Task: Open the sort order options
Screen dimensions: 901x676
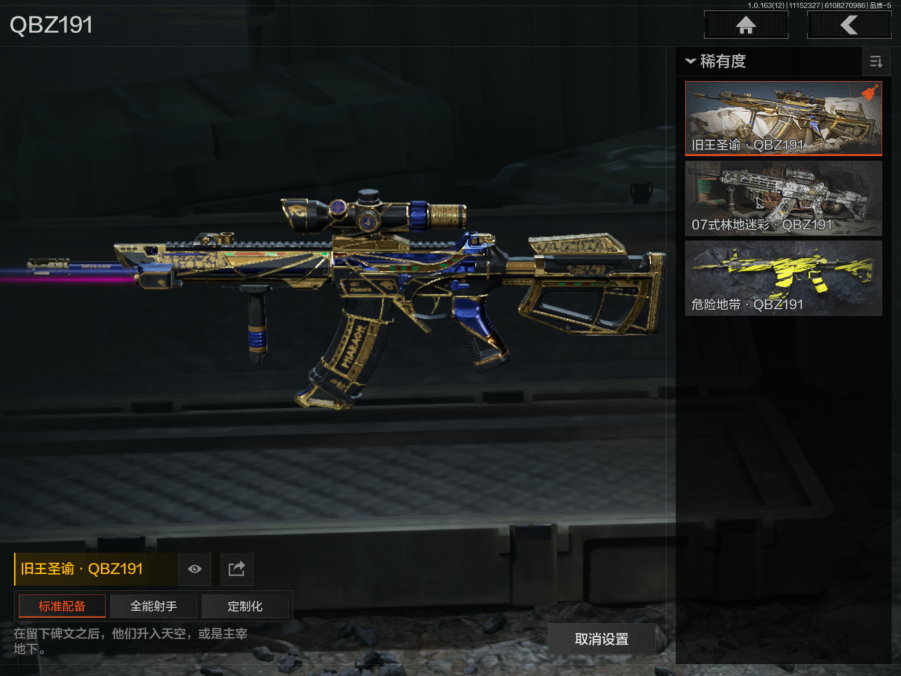Action: click(x=876, y=62)
